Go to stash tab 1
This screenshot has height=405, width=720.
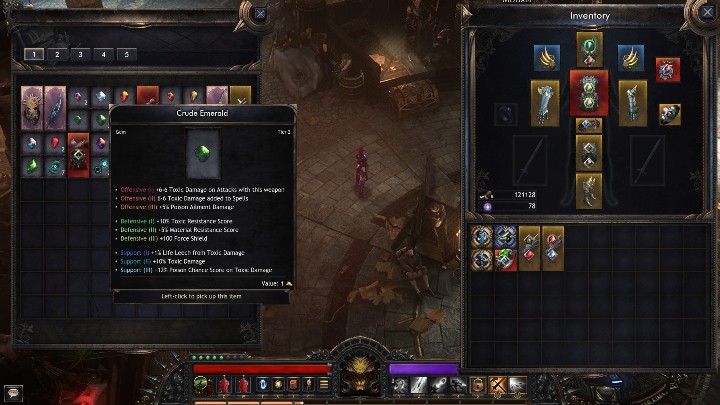point(33,54)
